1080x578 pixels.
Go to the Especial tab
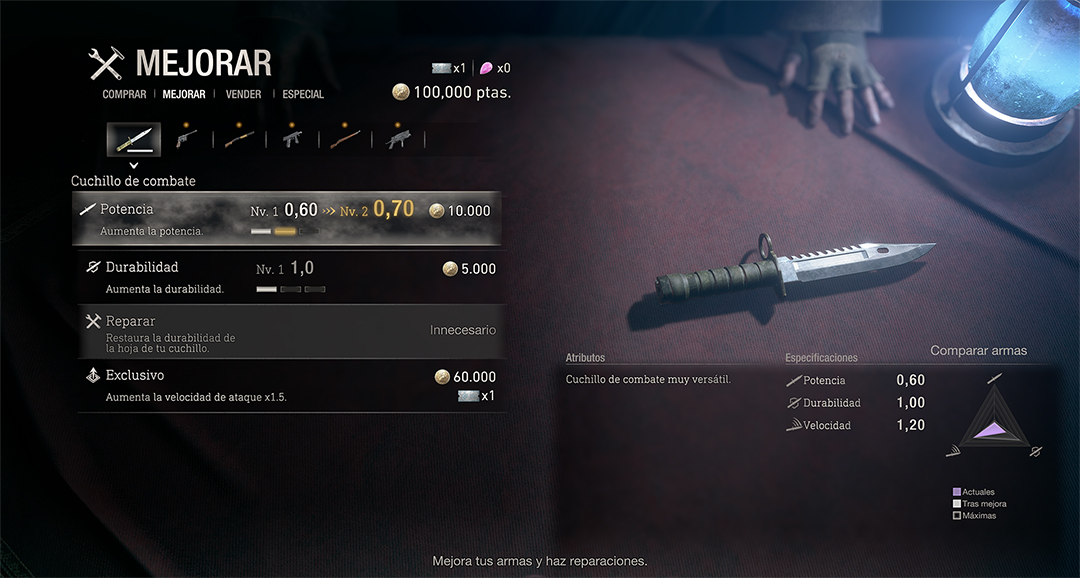point(303,95)
